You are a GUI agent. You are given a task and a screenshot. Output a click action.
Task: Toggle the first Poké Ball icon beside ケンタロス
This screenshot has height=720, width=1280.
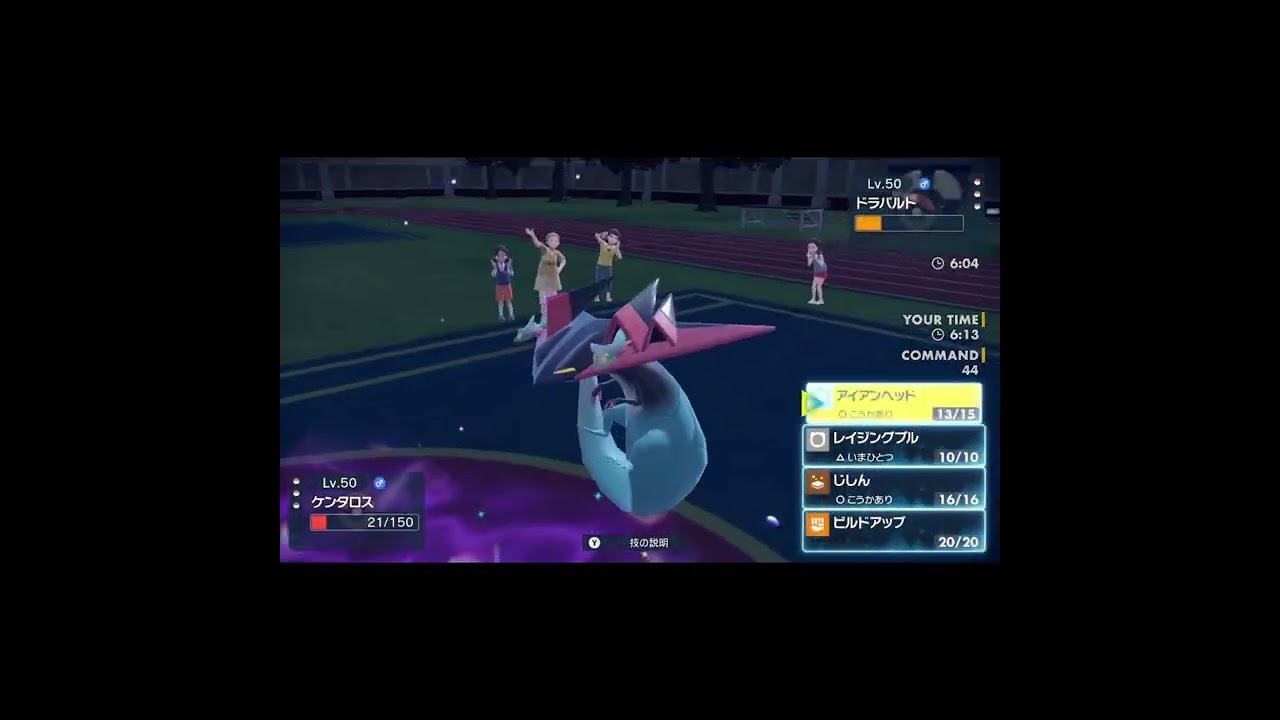click(x=296, y=481)
